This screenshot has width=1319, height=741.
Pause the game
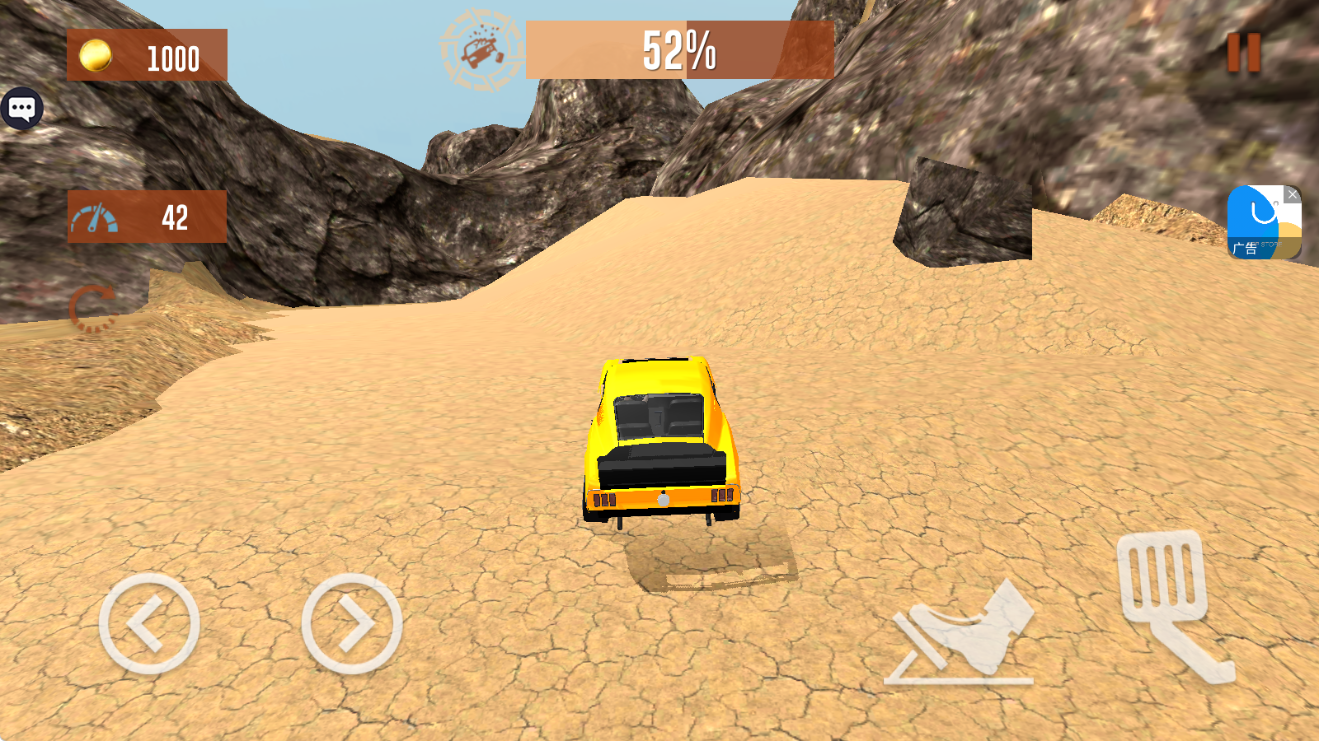(x=1243, y=53)
